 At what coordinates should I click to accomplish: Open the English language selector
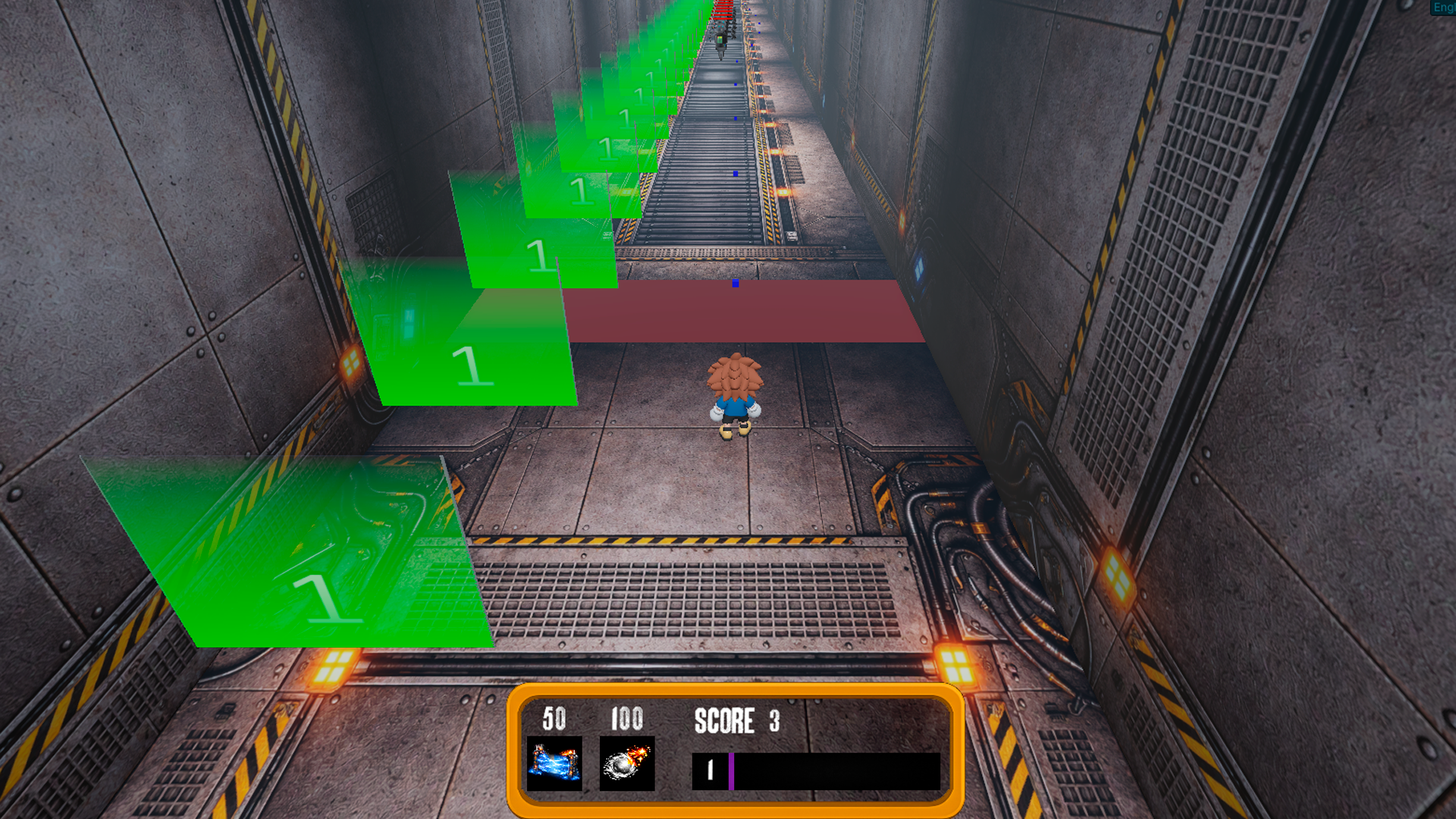pos(1443,7)
